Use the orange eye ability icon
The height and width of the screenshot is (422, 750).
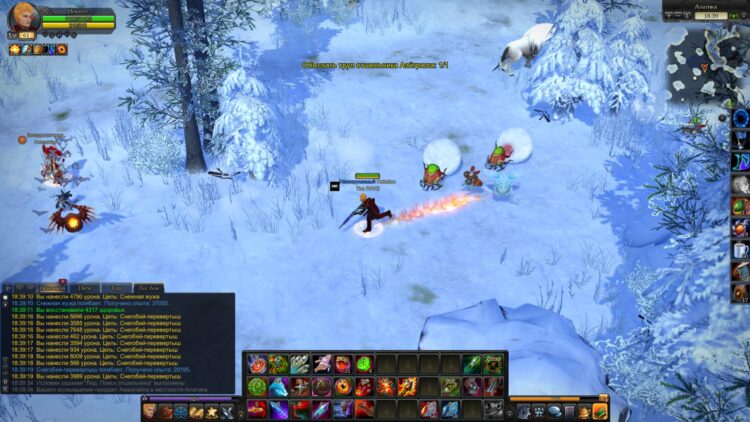coord(342,386)
